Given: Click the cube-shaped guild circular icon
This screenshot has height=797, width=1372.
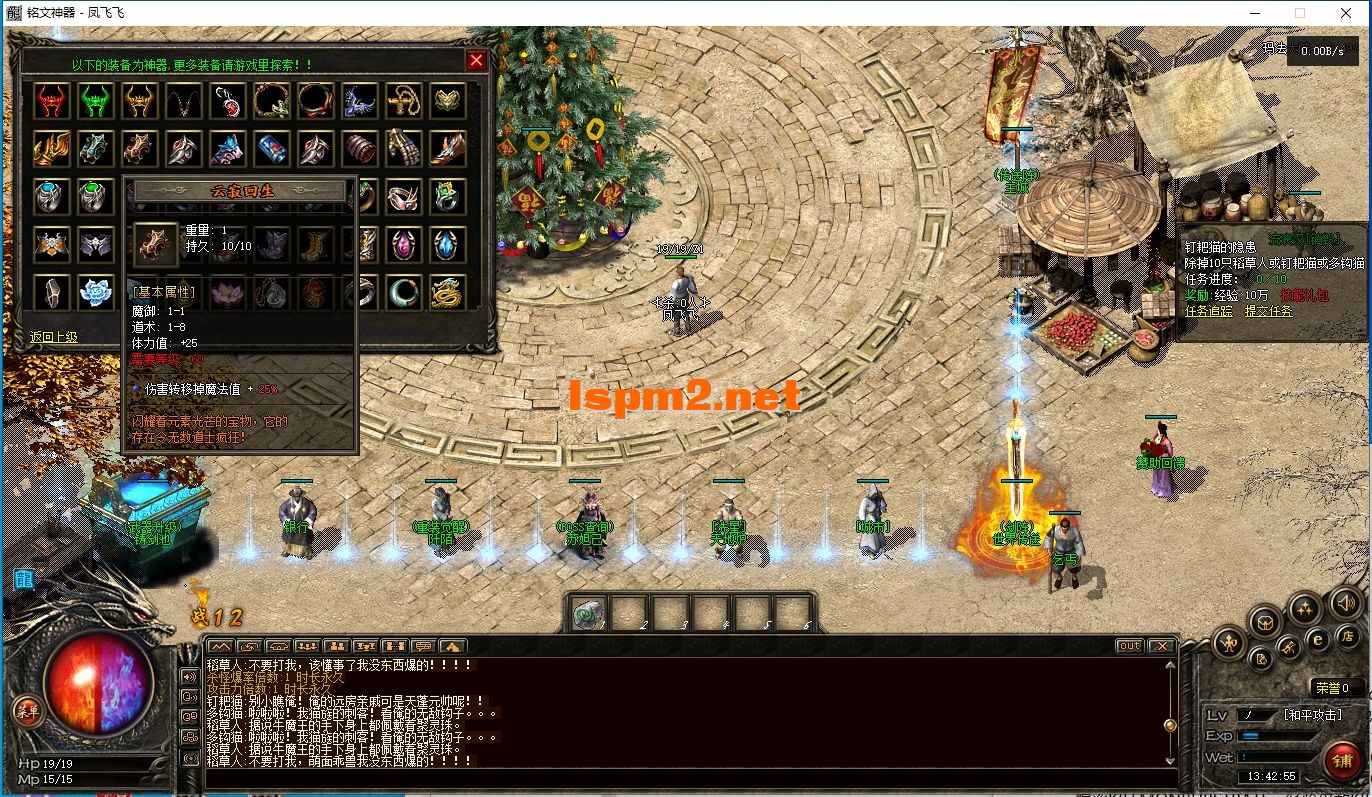Looking at the screenshot, I should point(1266,623).
